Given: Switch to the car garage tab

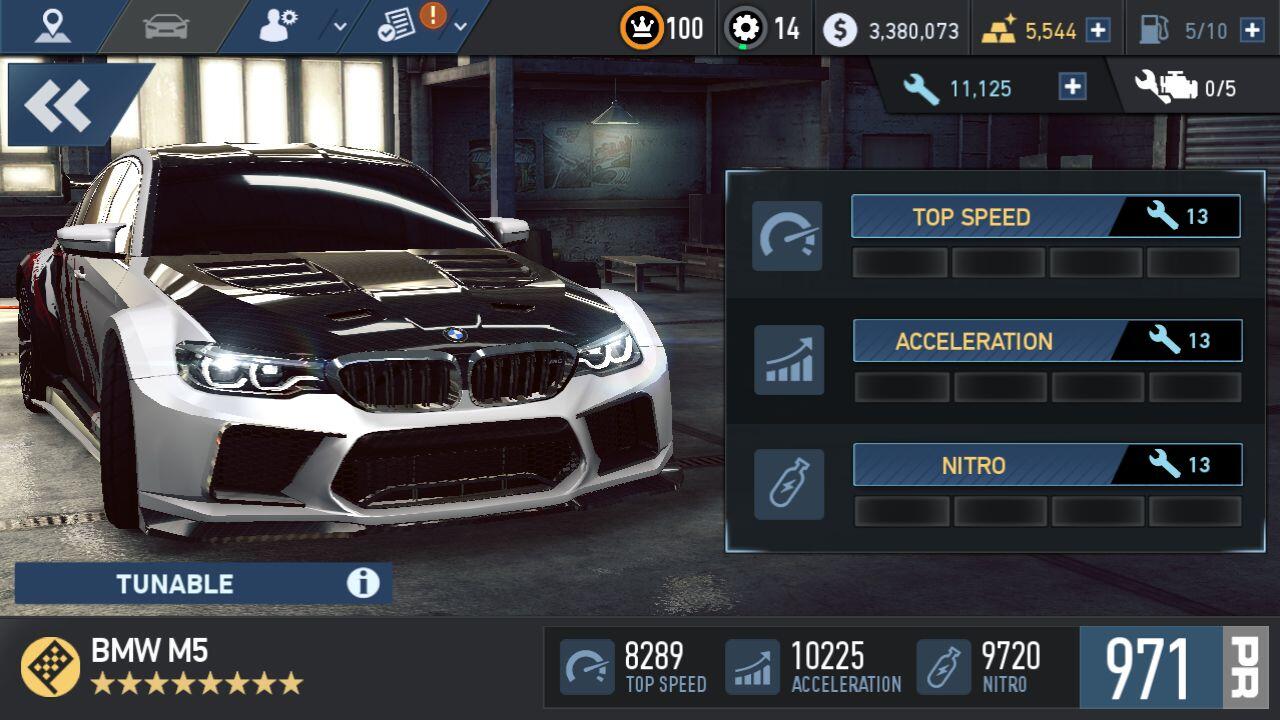Looking at the screenshot, I should [166, 27].
